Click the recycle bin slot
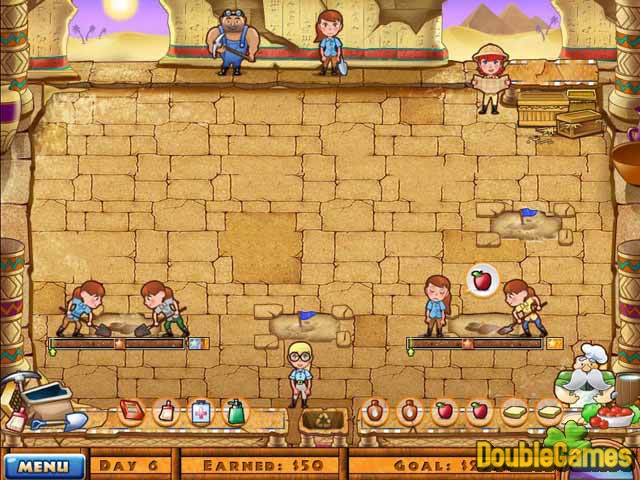The height and width of the screenshot is (480, 640). [322, 419]
